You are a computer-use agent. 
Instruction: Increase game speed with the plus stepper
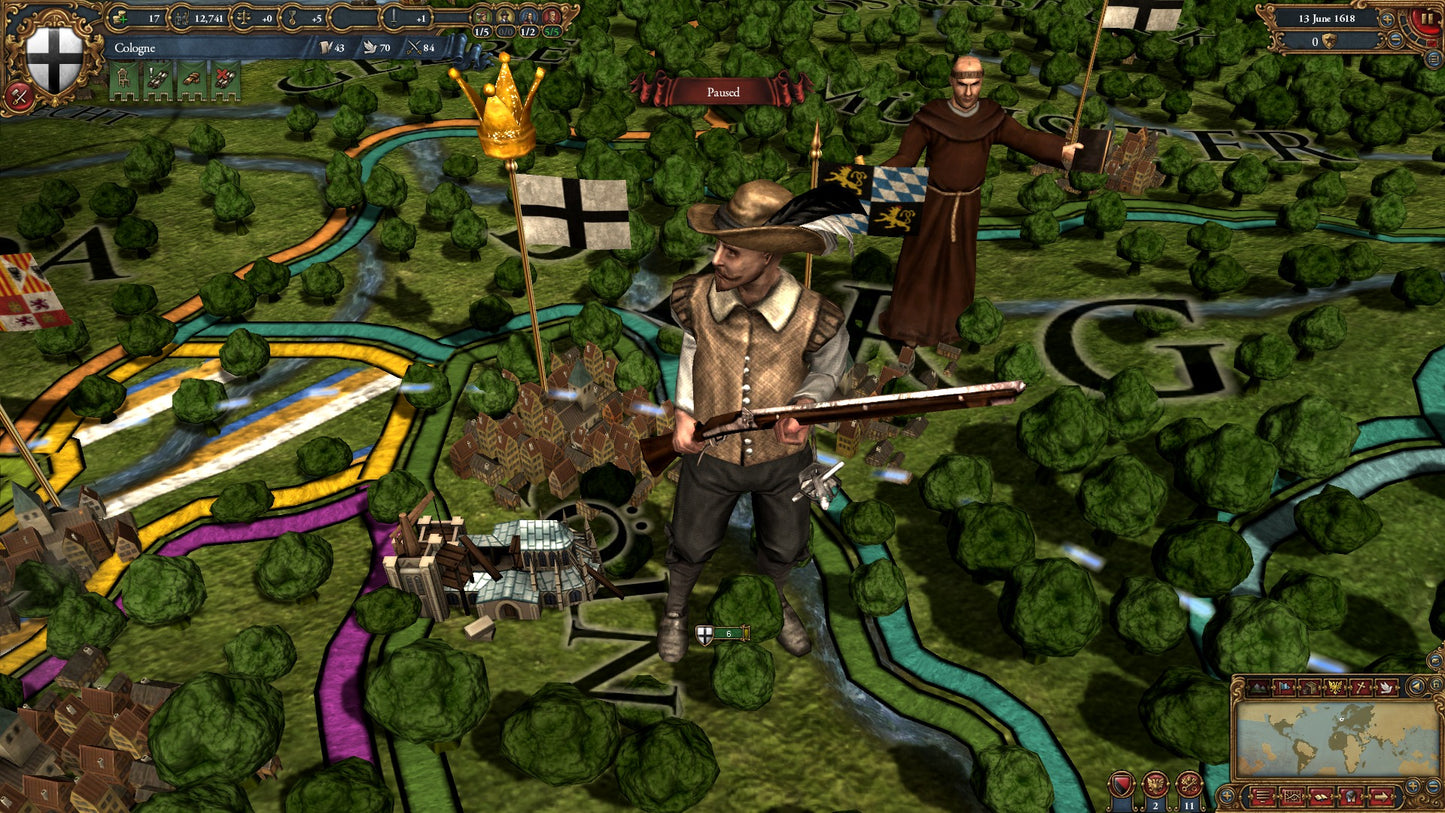pyautogui.click(x=1387, y=20)
